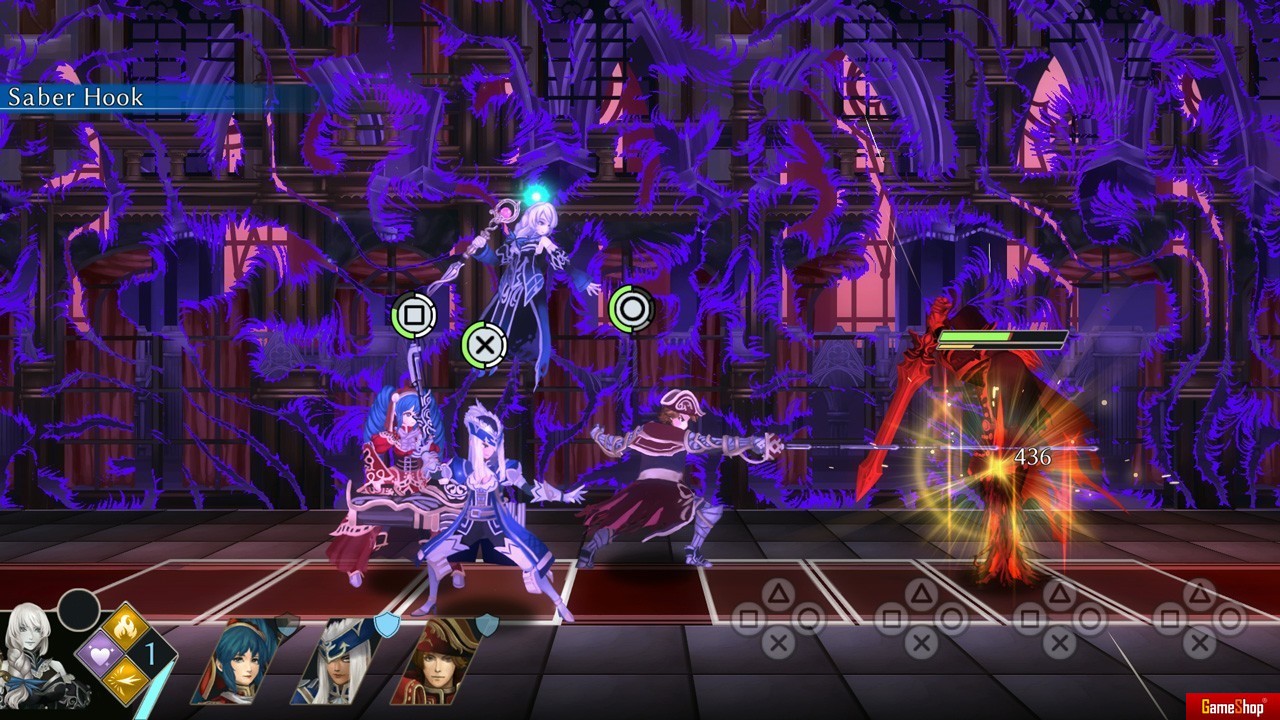Click the GameShop watermark logo

(x=1231, y=707)
